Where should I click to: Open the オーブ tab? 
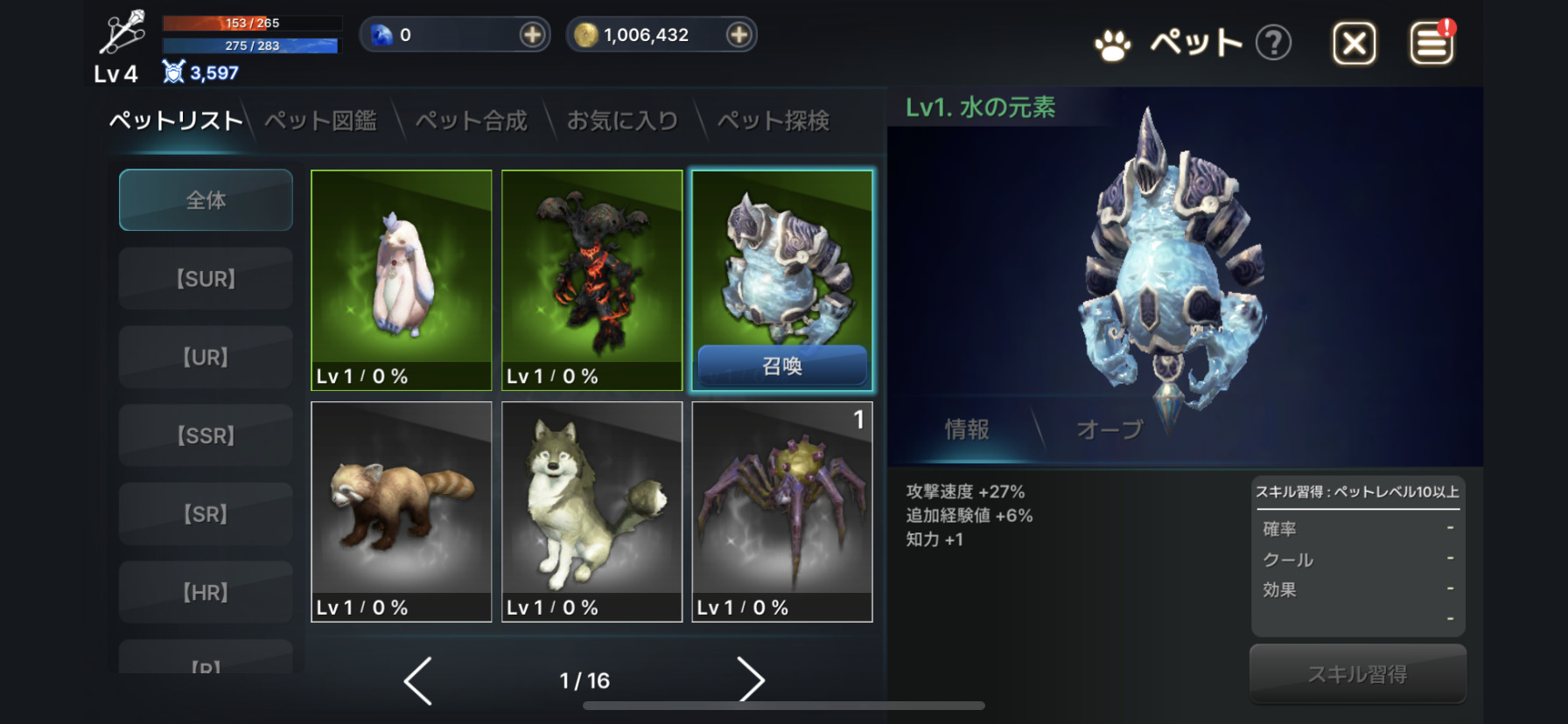point(1109,429)
